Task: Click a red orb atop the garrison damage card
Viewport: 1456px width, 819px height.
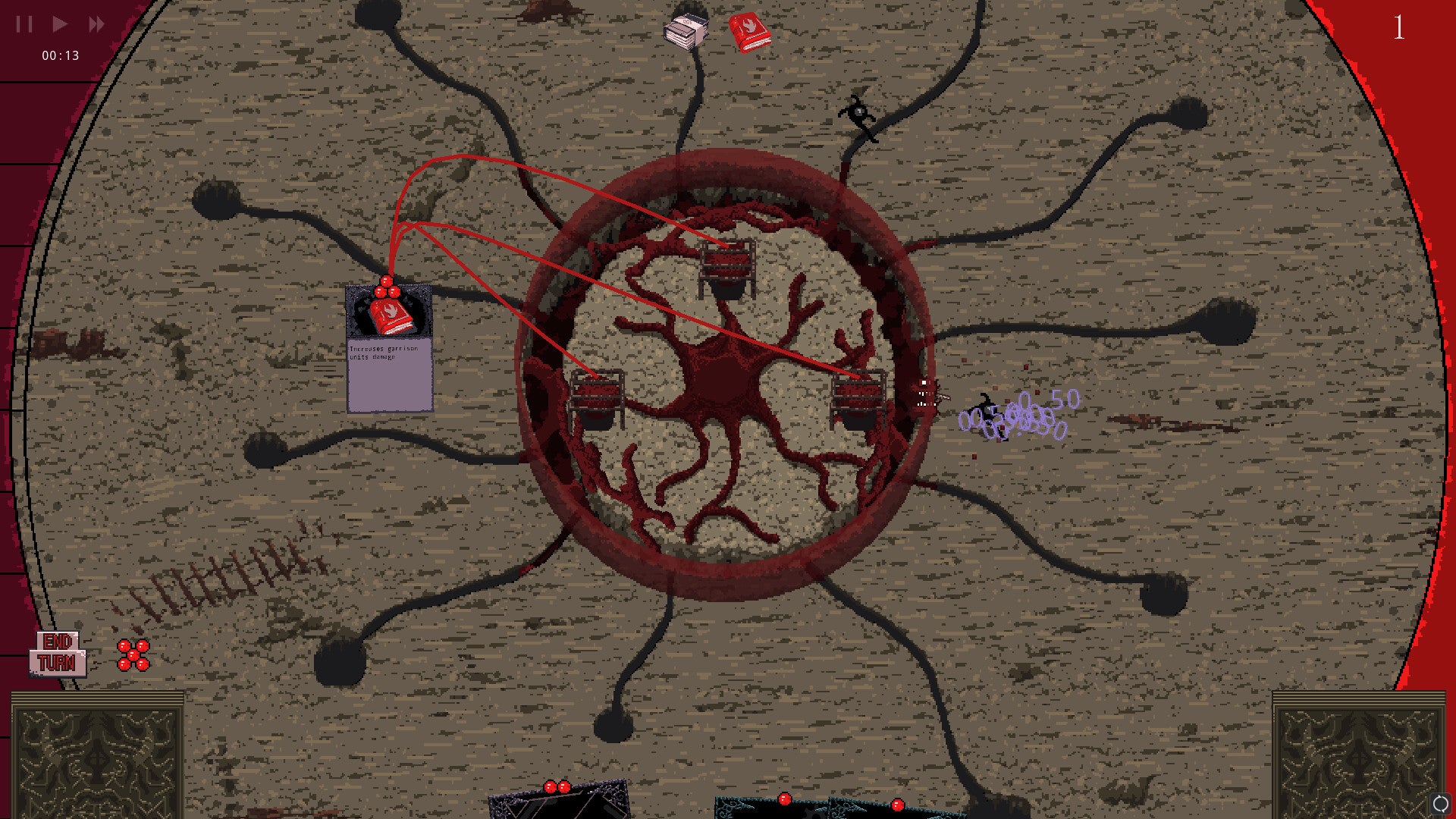Action: tap(388, 281)
